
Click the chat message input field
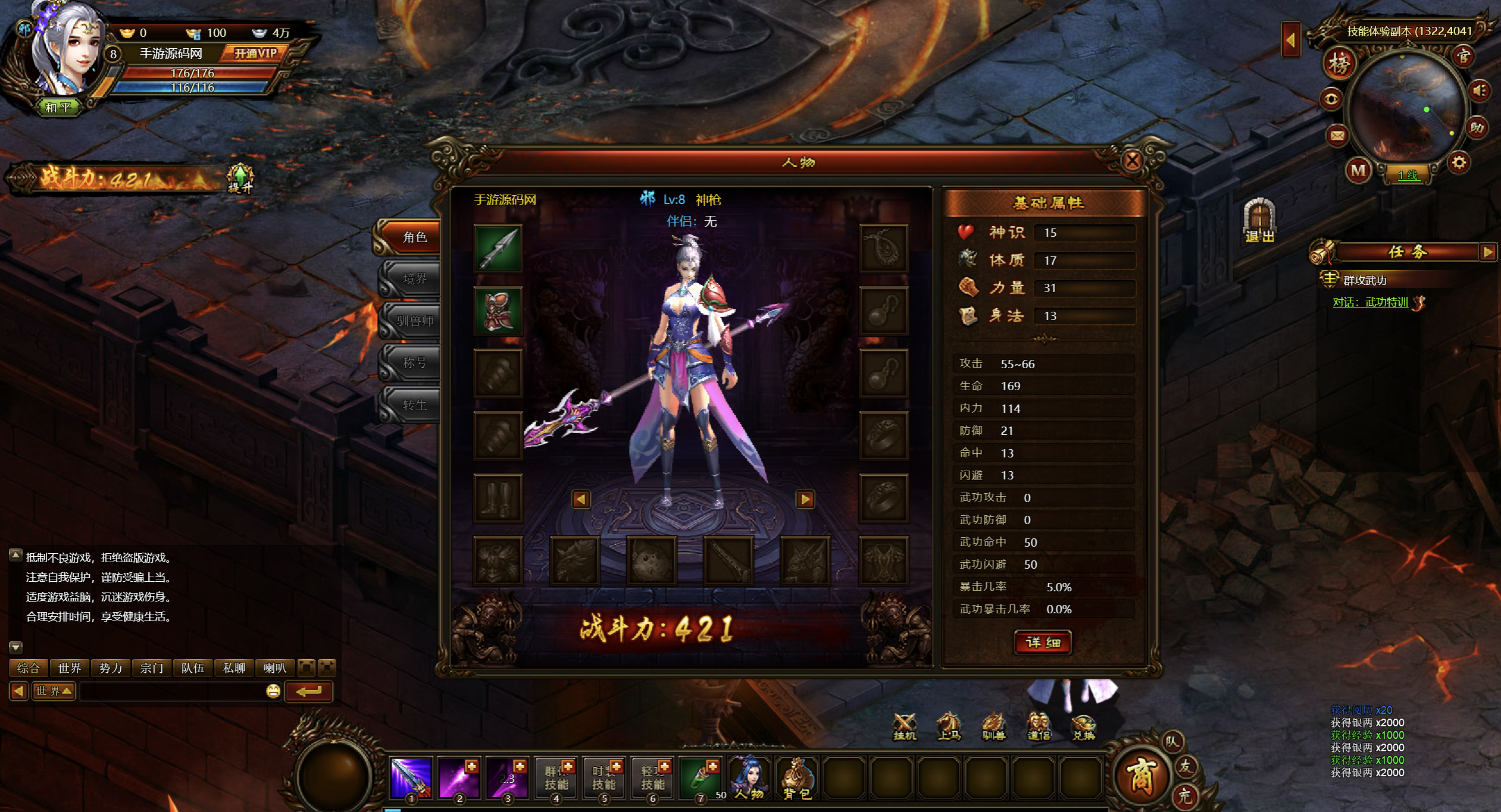click(x=173, y=691)
